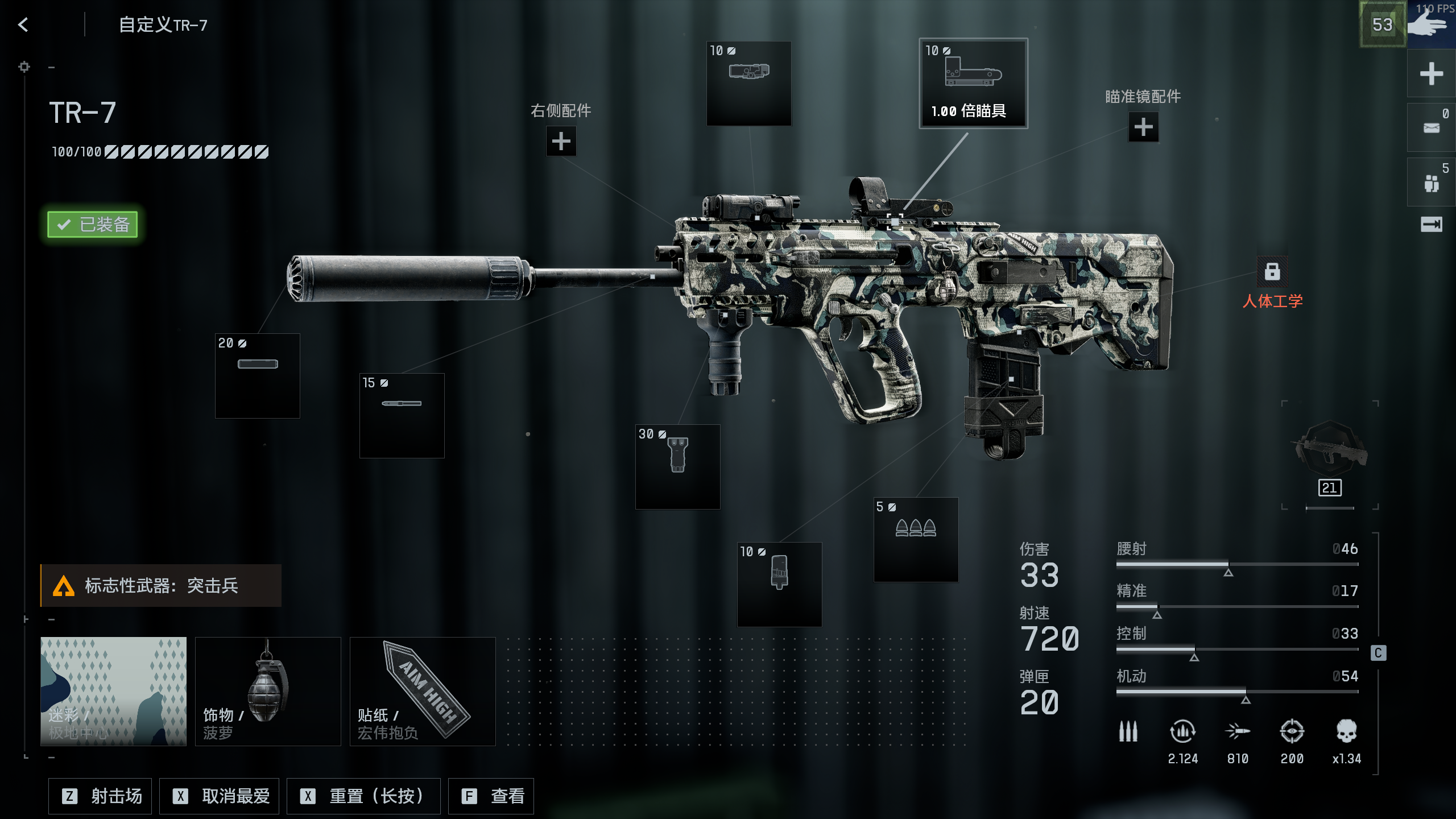Go back using the top-left arrow
Image resolution: width=1456 pixels, height=819 pixels.
coord(23,24)
